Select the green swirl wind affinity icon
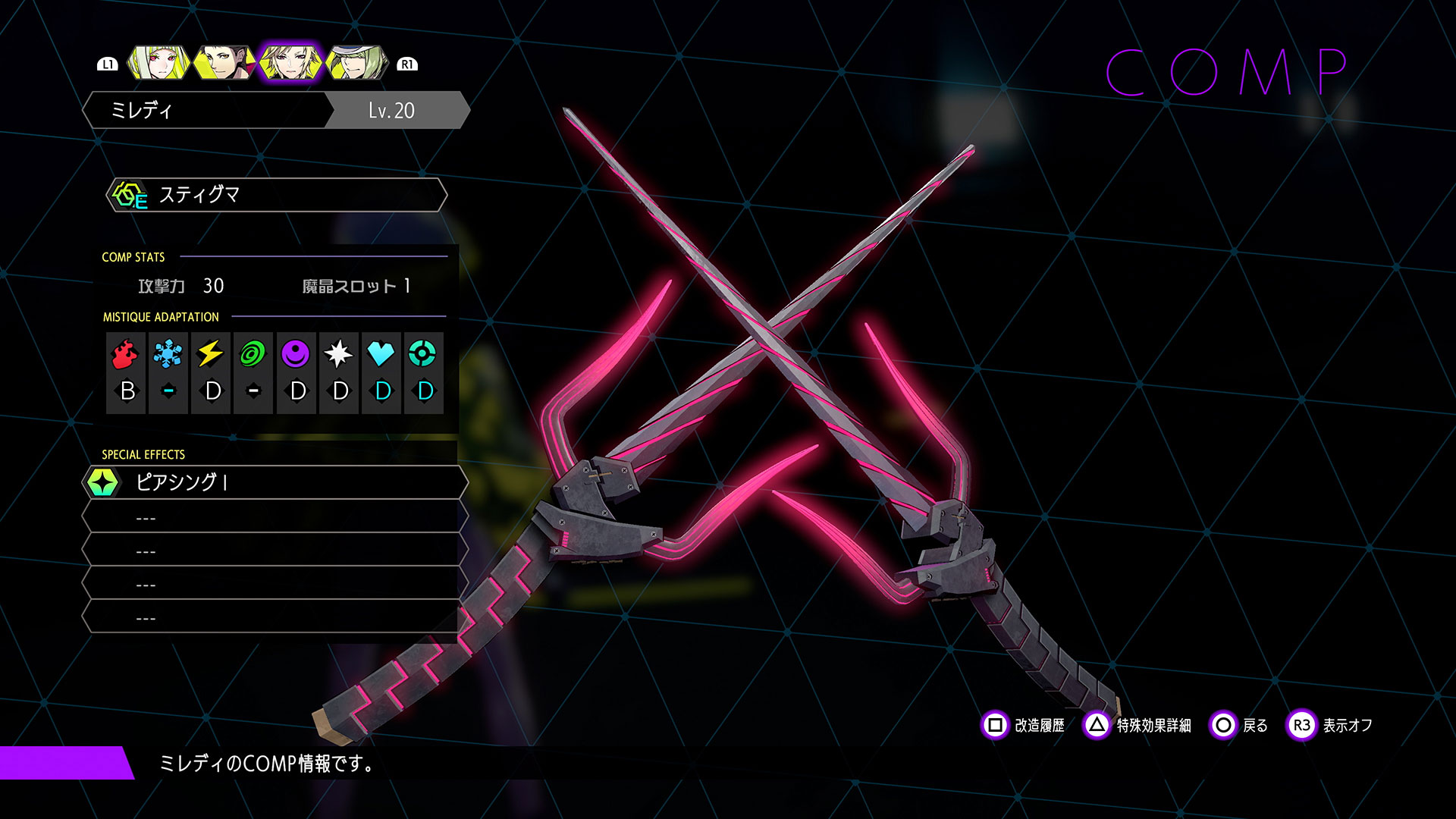Viewport: 1456px width, 819px height. coord(253,353)
